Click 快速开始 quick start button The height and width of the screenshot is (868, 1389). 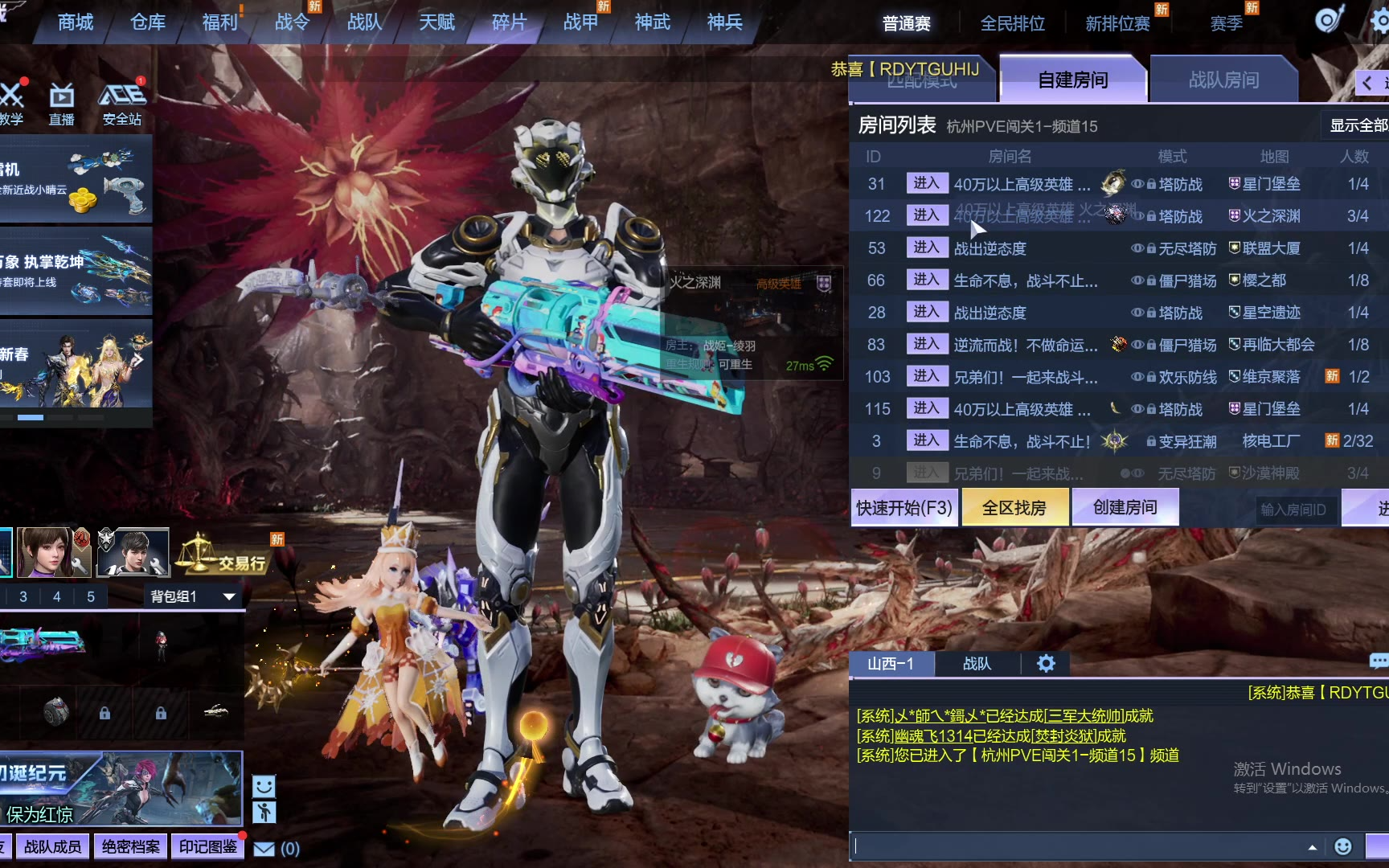click(x=903, y=508)
